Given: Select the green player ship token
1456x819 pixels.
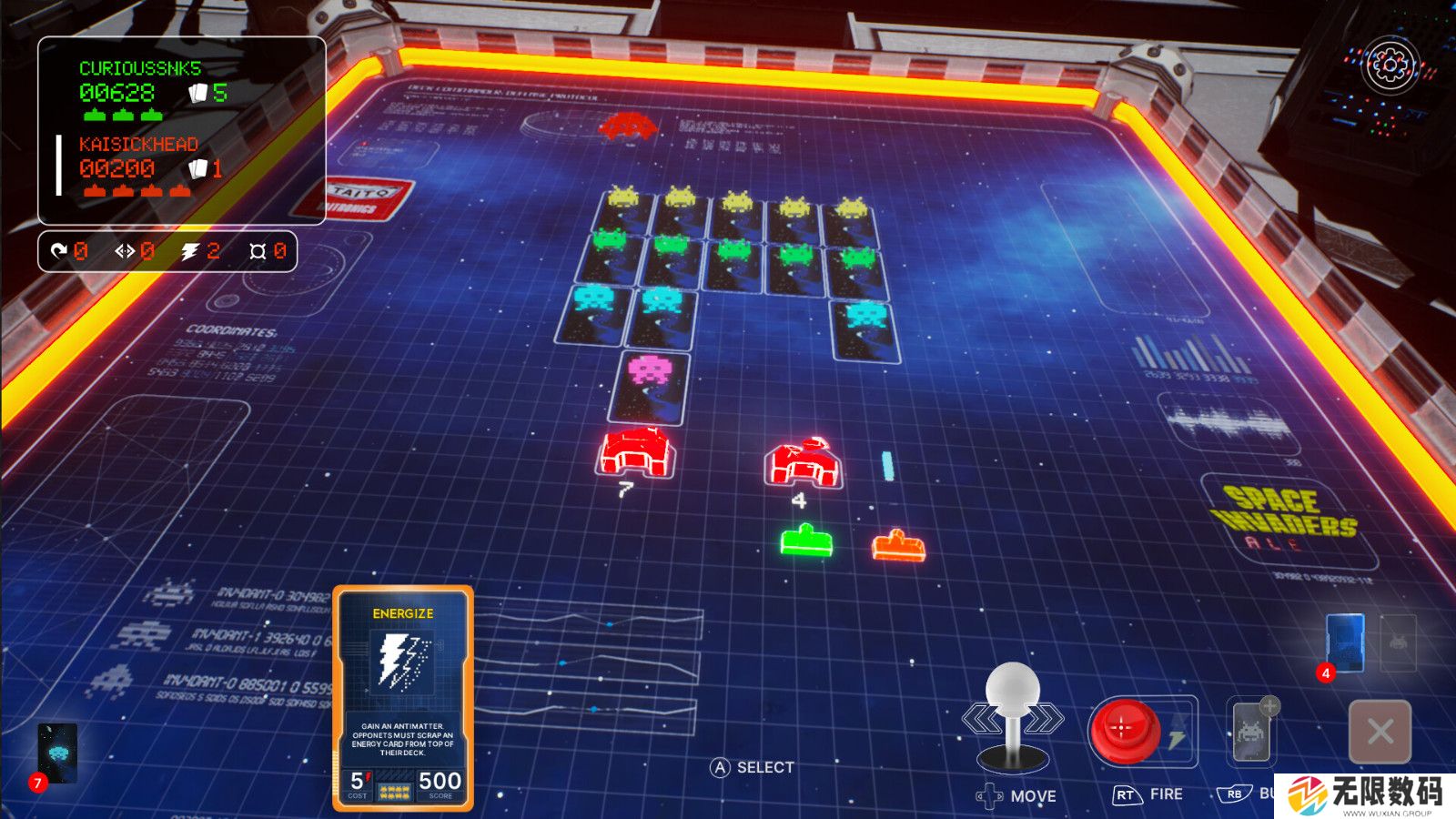Looking at the screenshot, I should (x=806, y=540).
